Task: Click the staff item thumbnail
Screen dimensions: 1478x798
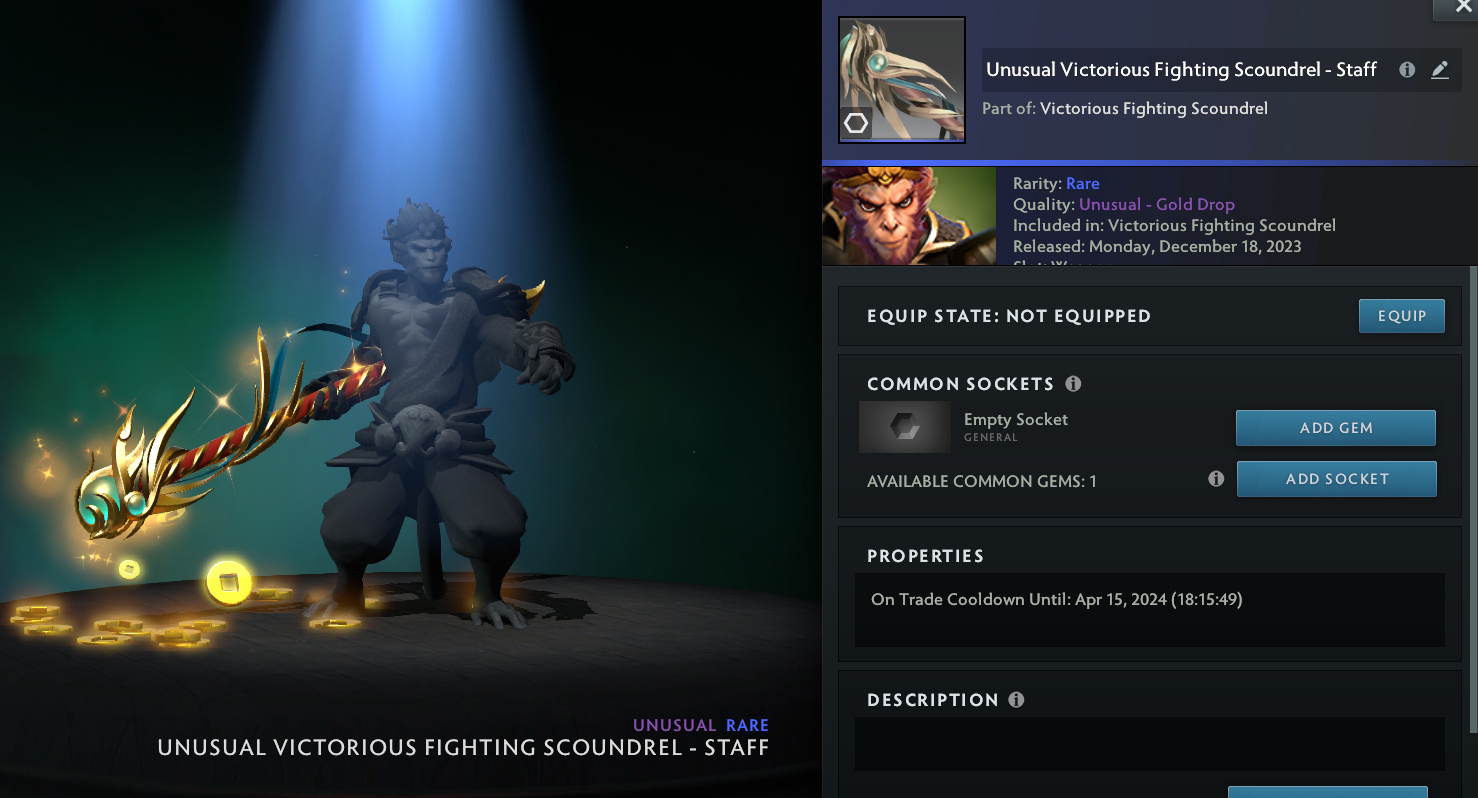Action: pos(901,80)
